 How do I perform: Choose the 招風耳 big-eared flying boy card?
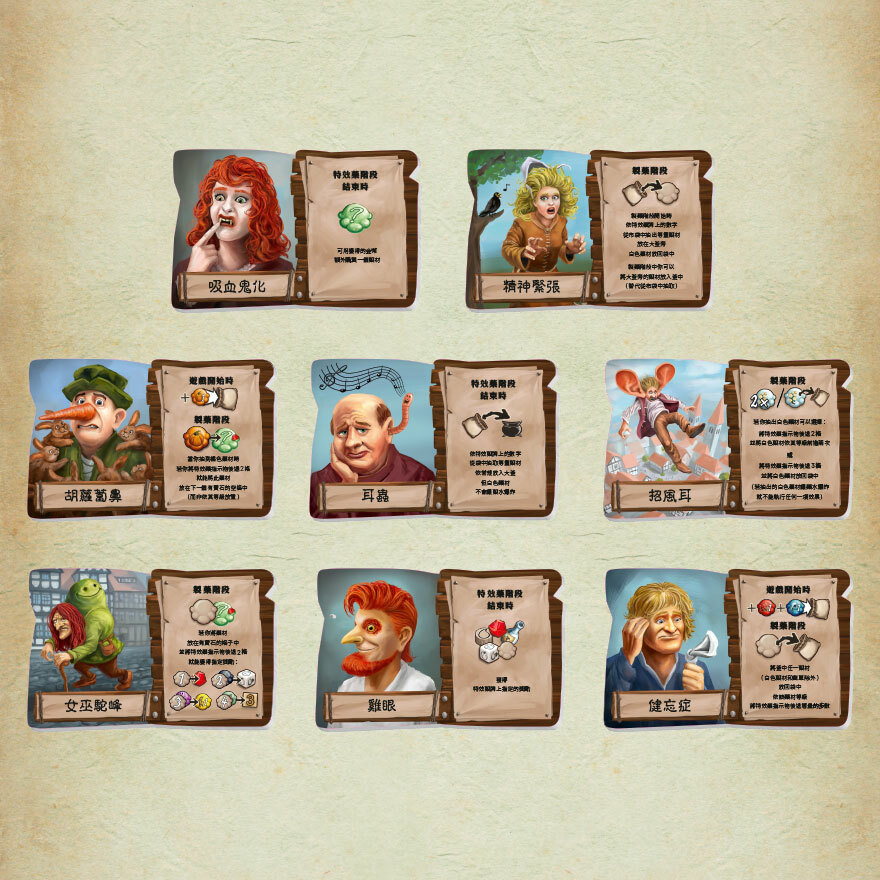point(727,438)
